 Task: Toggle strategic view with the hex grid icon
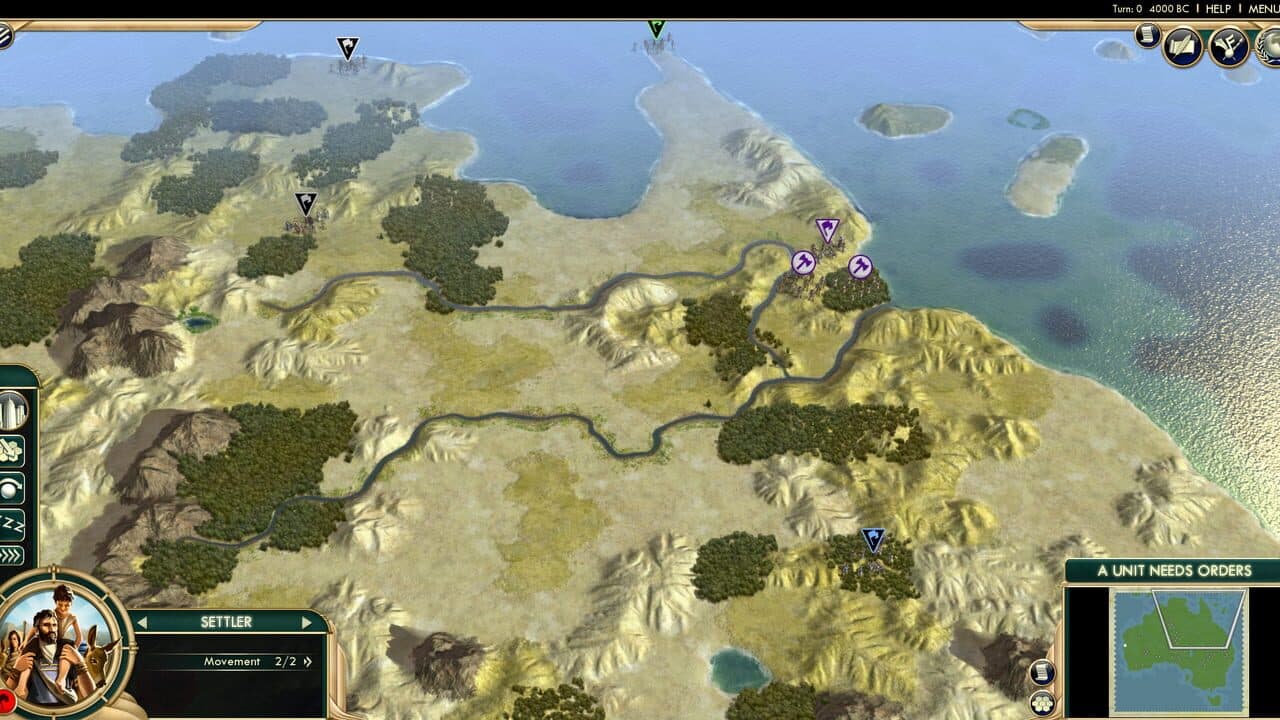click(x=1041, y=703)
